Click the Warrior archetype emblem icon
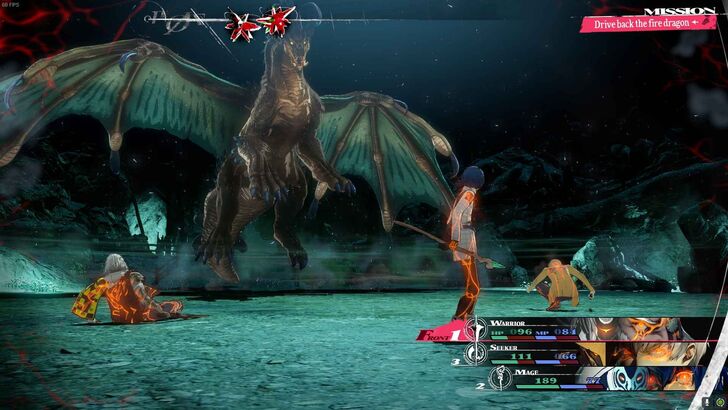 475,327
